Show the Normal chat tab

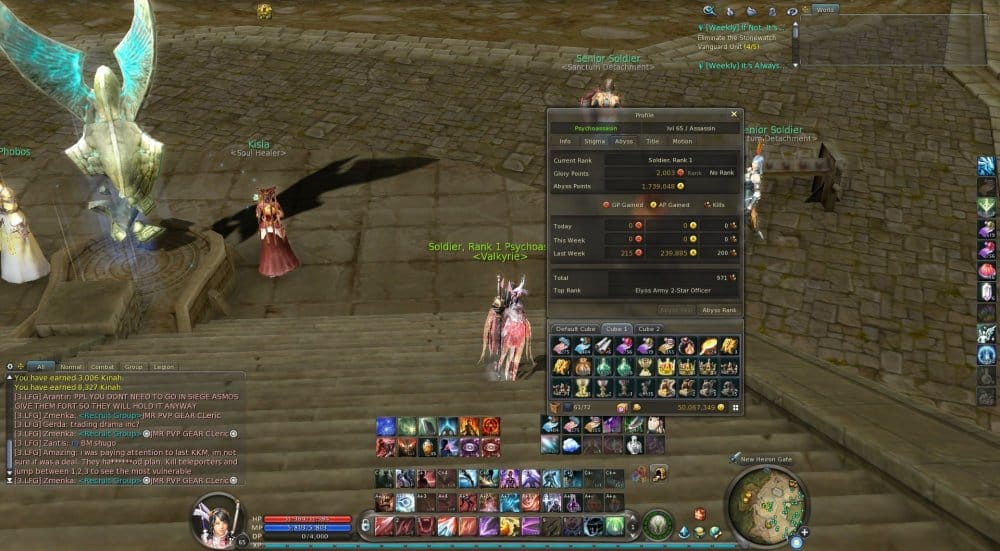click(71, 367)
